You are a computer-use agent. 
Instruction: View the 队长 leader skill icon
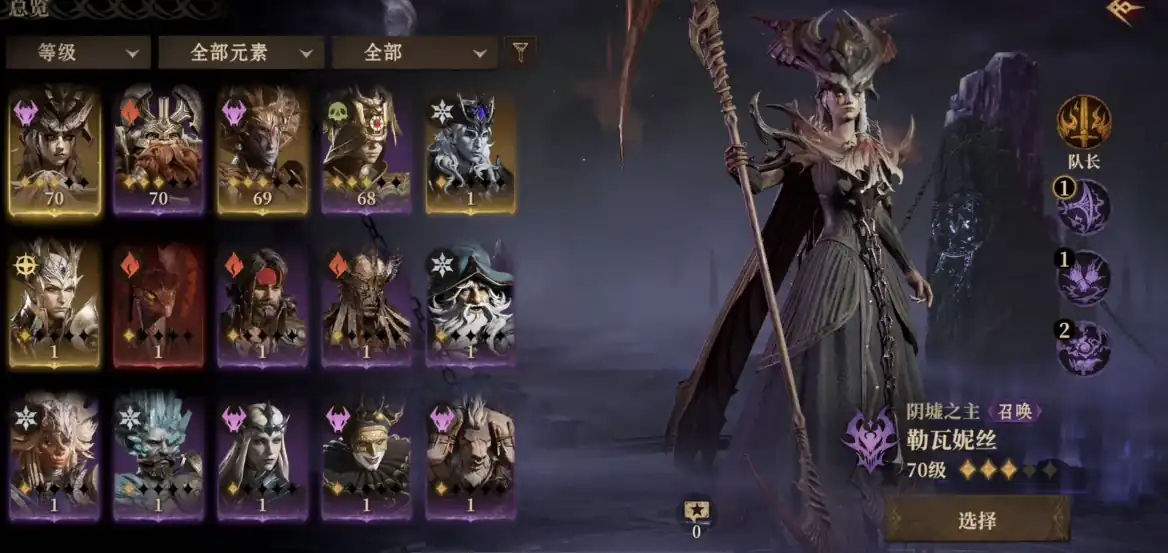(x=1084, y=122)
